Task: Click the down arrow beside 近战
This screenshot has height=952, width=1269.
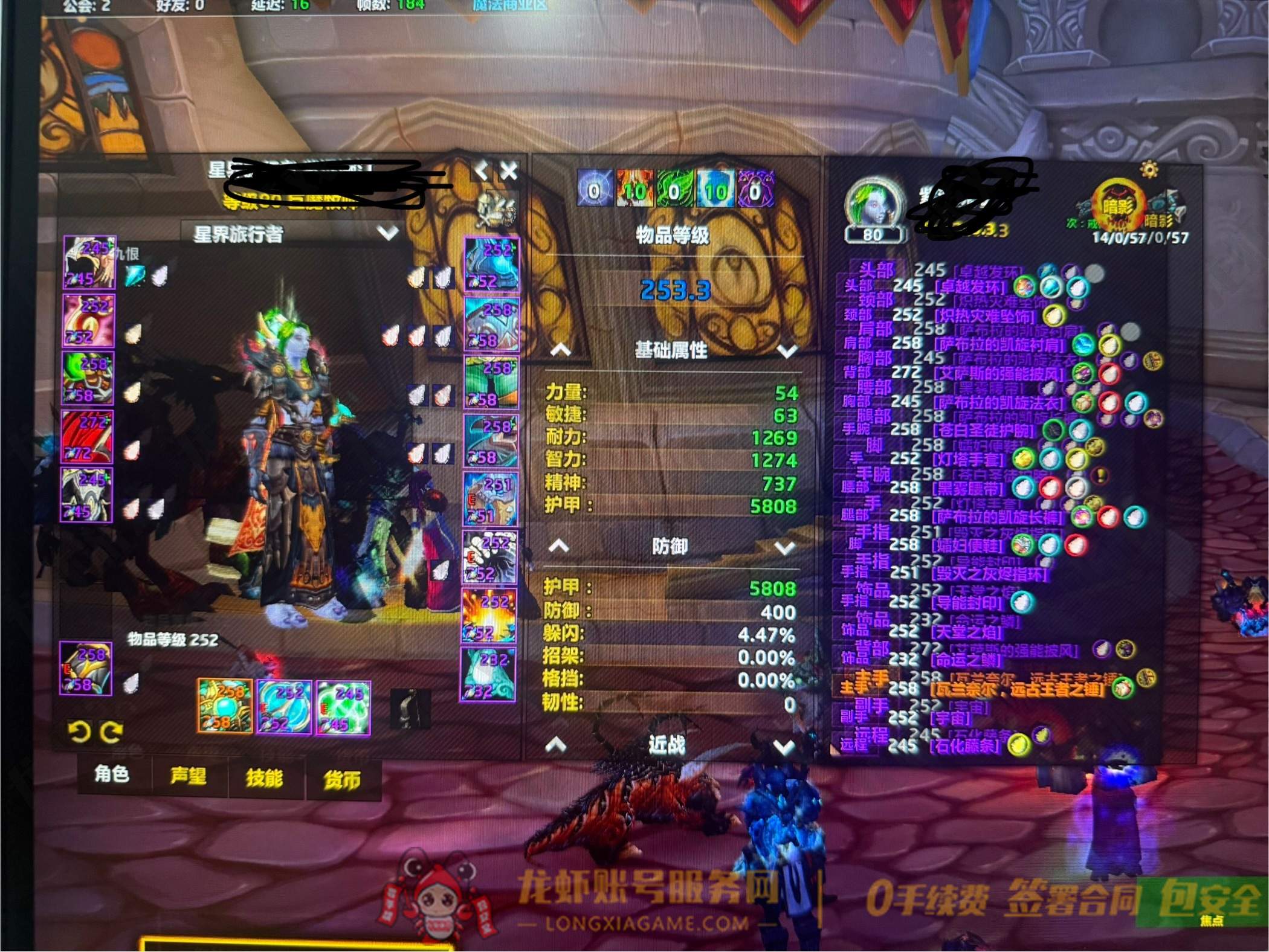Action: pyautogui.click(x=784, y=748)
